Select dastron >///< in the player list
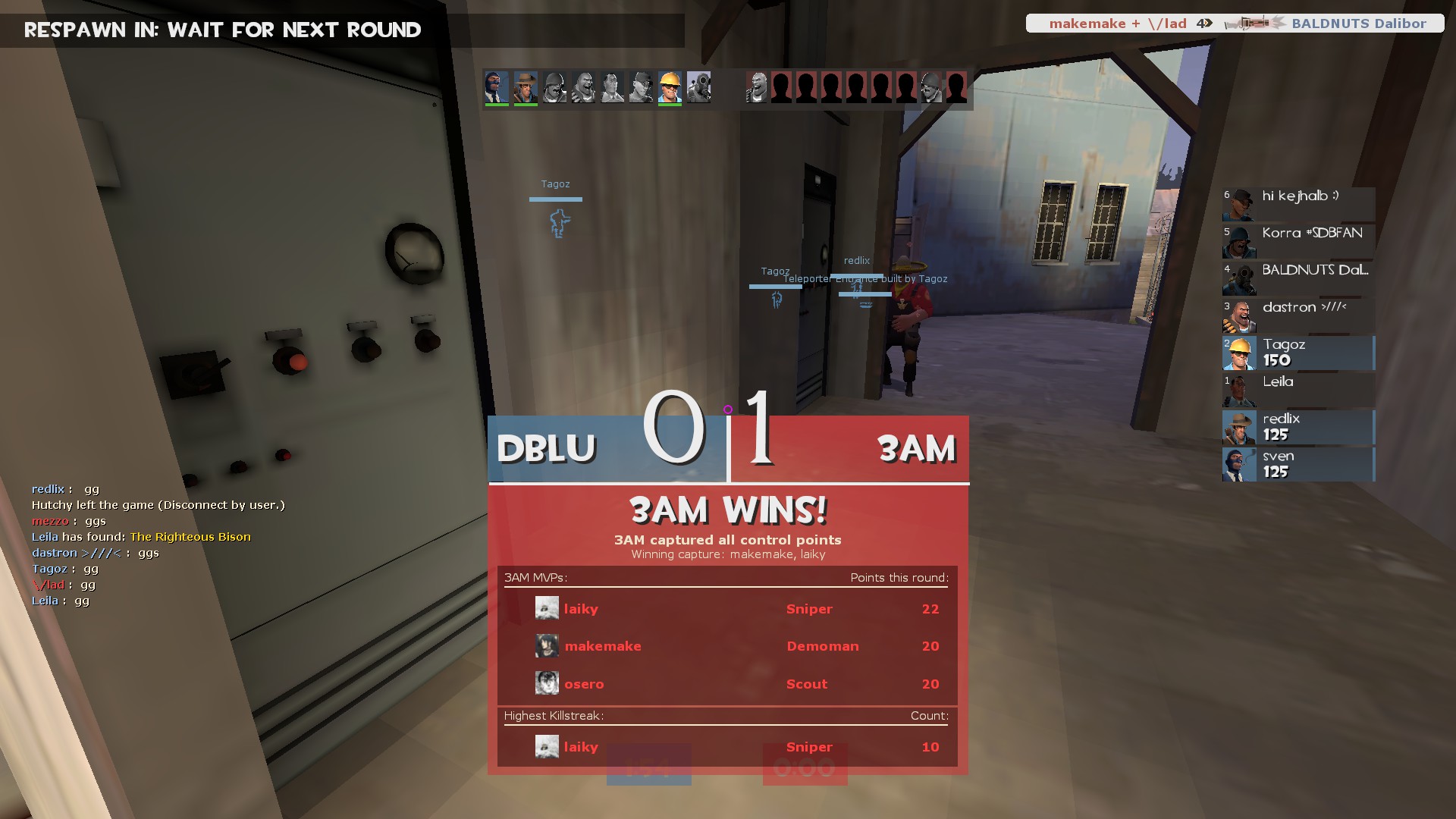This screenshot has height=819, width=1456. tap(1298, 315)
